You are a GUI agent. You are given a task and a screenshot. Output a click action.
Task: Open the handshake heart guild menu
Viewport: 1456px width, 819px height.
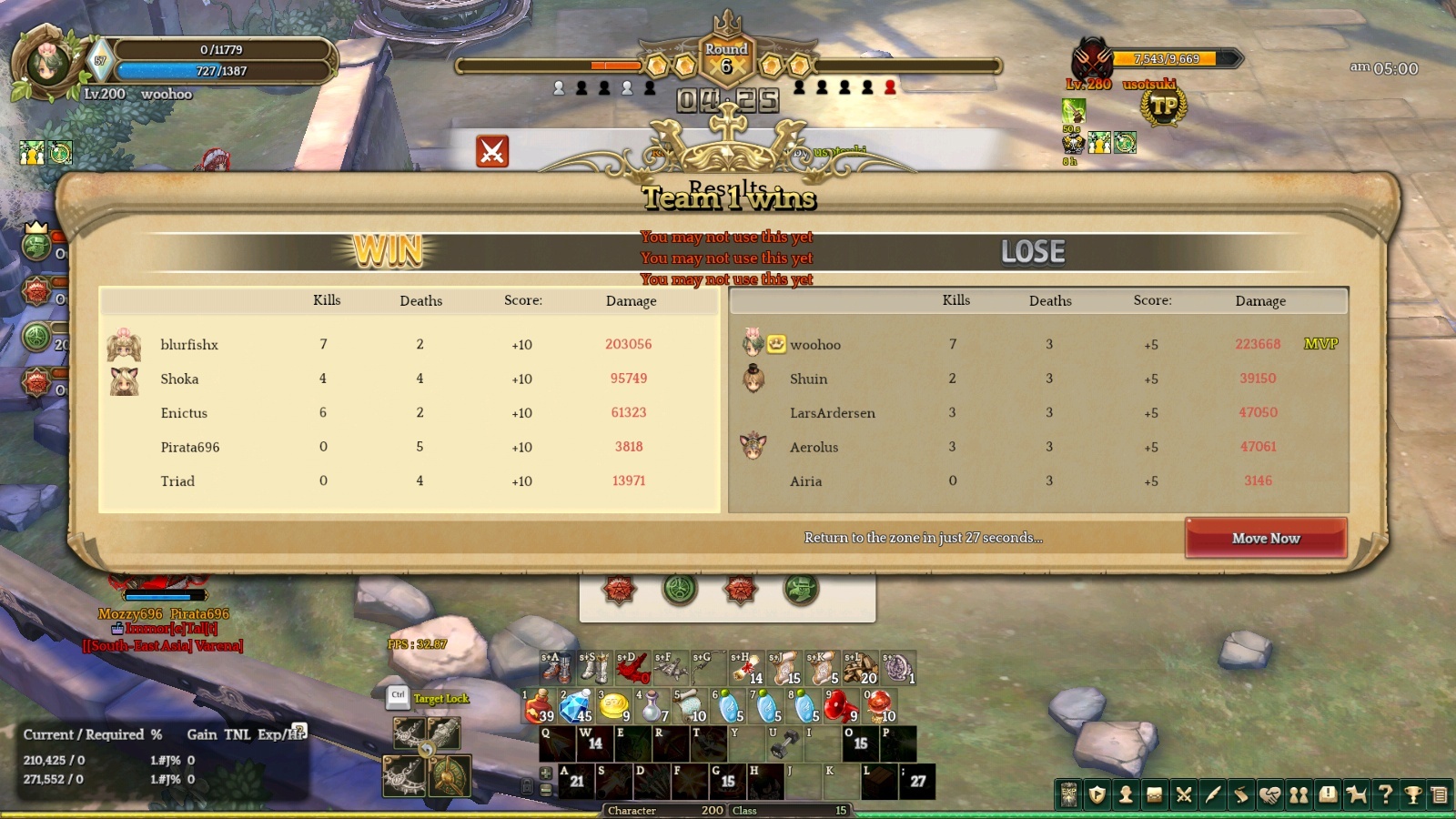point(1270,795)
